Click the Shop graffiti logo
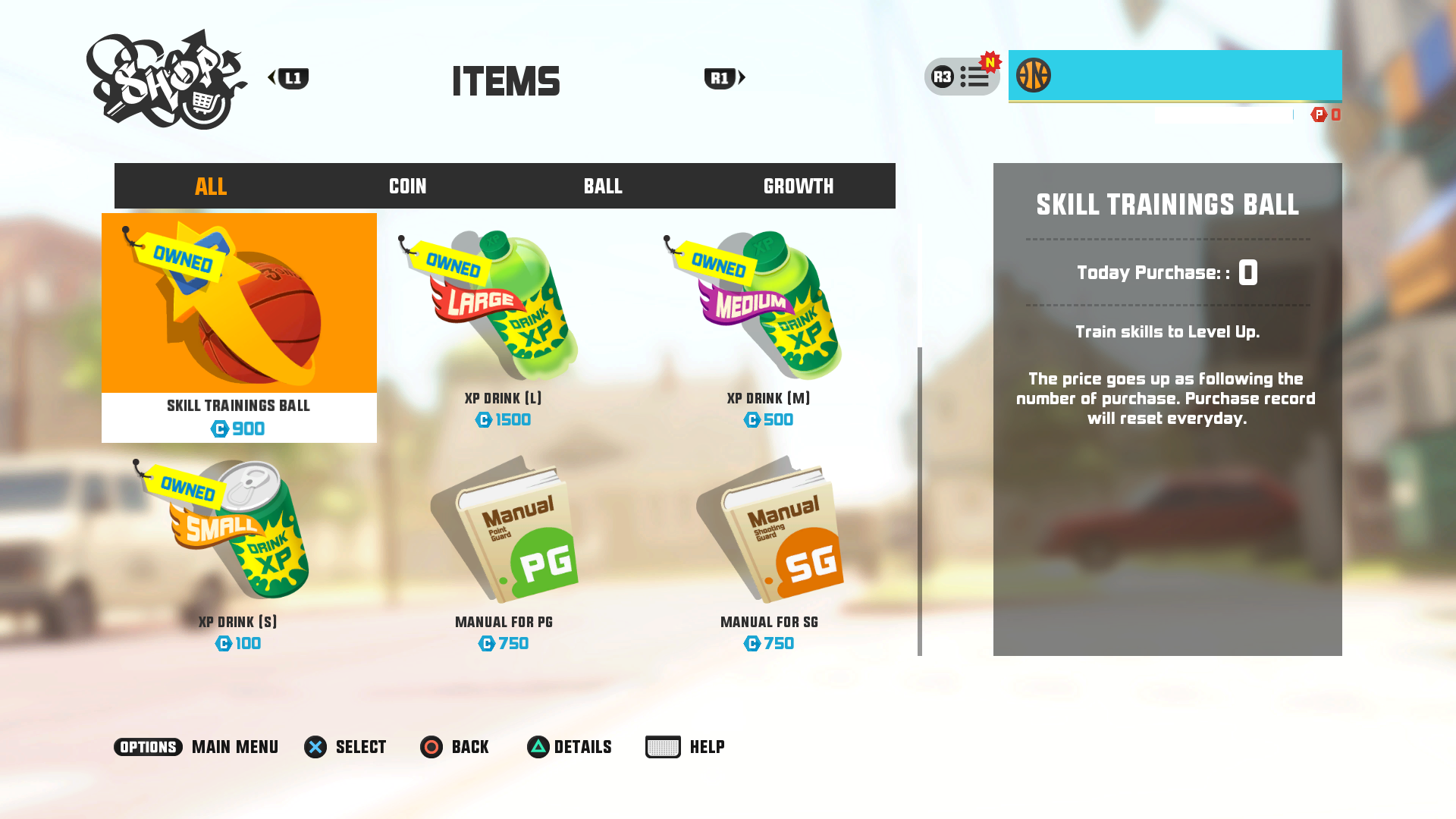The height and width of the screenshot is (819, 1456). [167, 80]
